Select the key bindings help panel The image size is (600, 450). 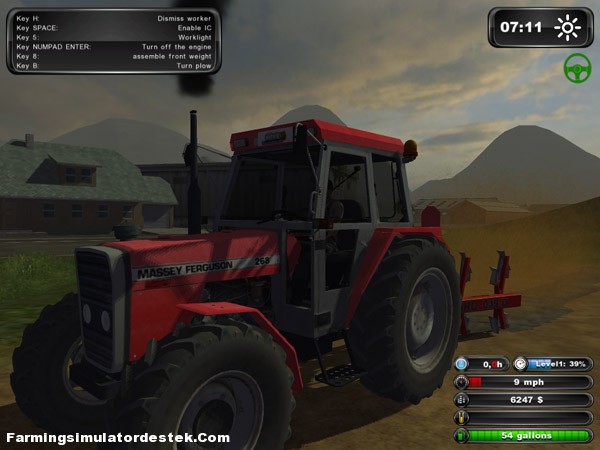113,42
